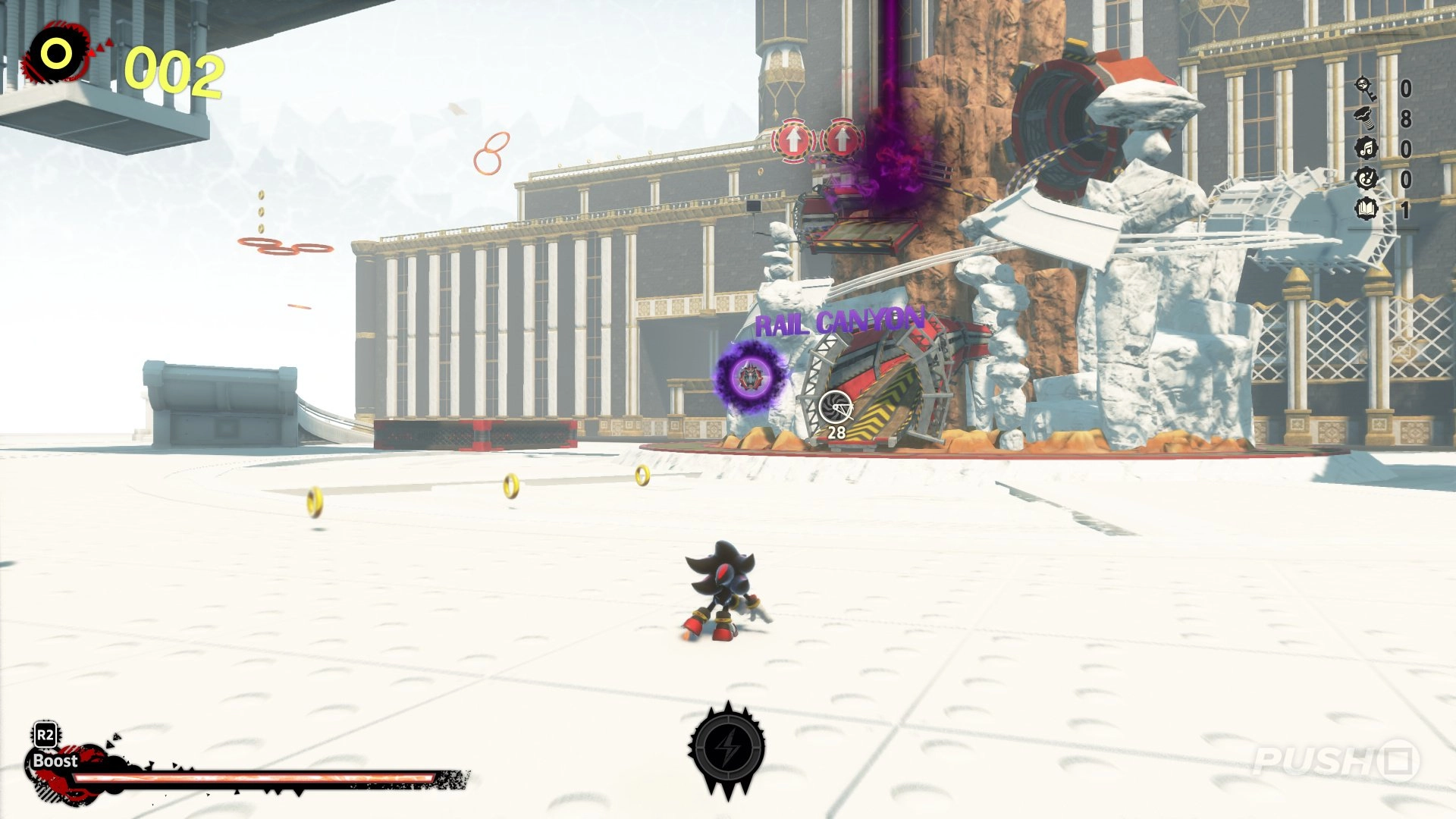Open the count label under the fan gate
Image resolution: width=1456 pixels, height=819 pixels.
click(837, 433)
